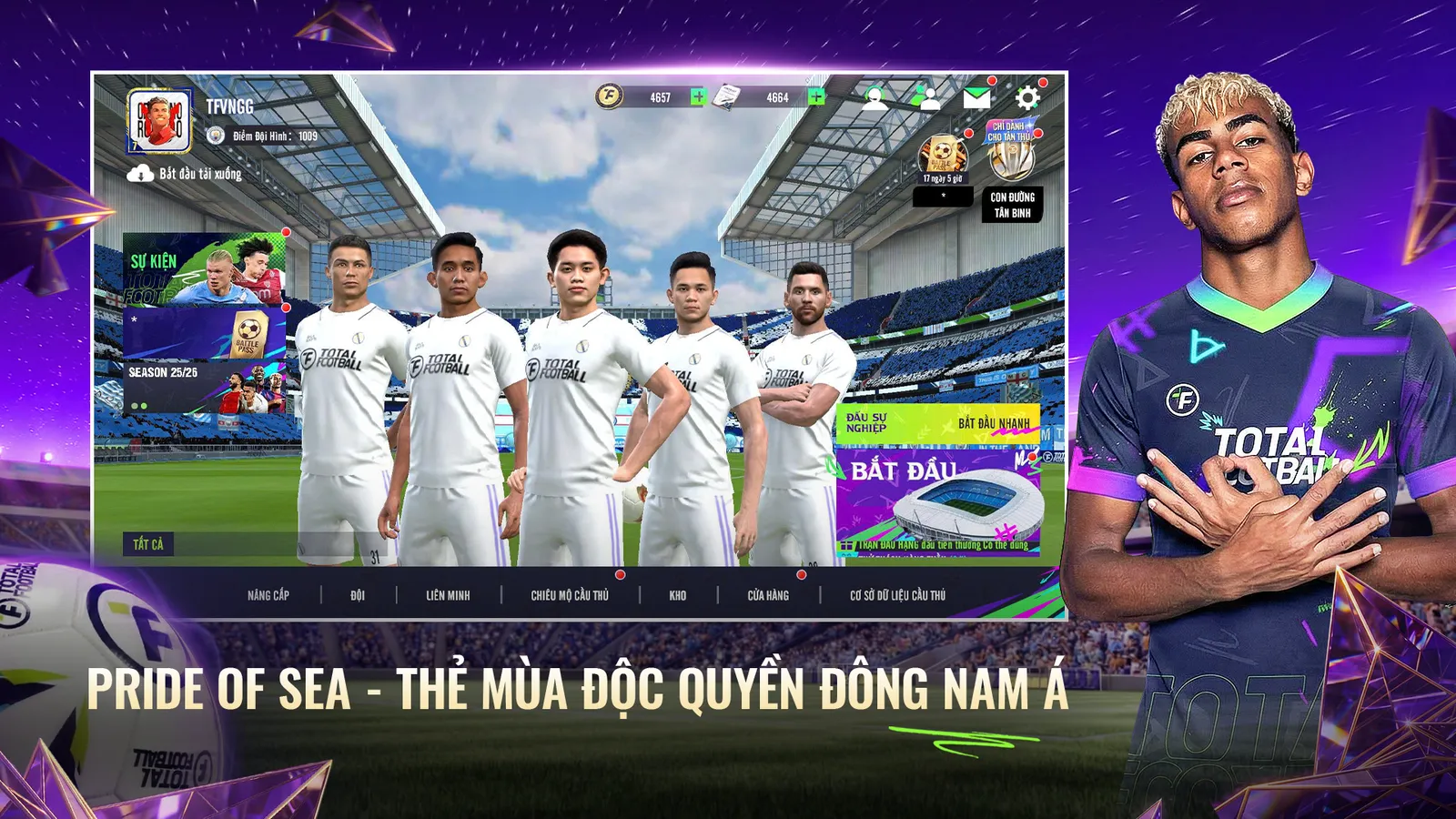Open the Kho inventory menu

point(678,595)
